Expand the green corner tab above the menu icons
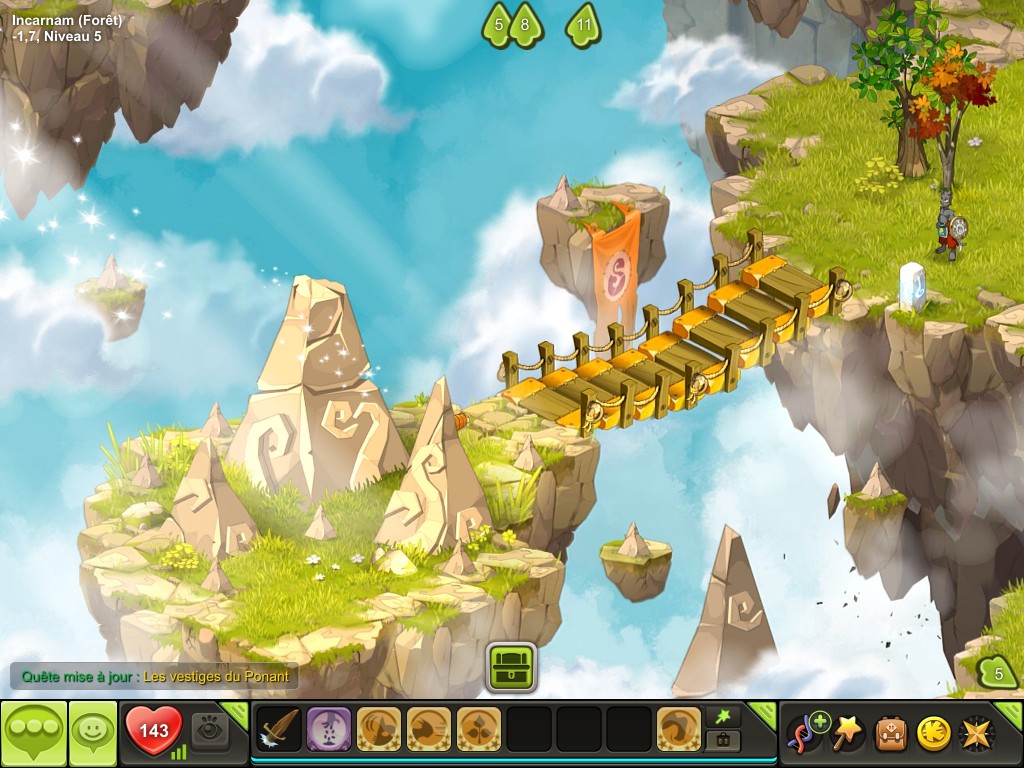 [x=1007, y=711]
